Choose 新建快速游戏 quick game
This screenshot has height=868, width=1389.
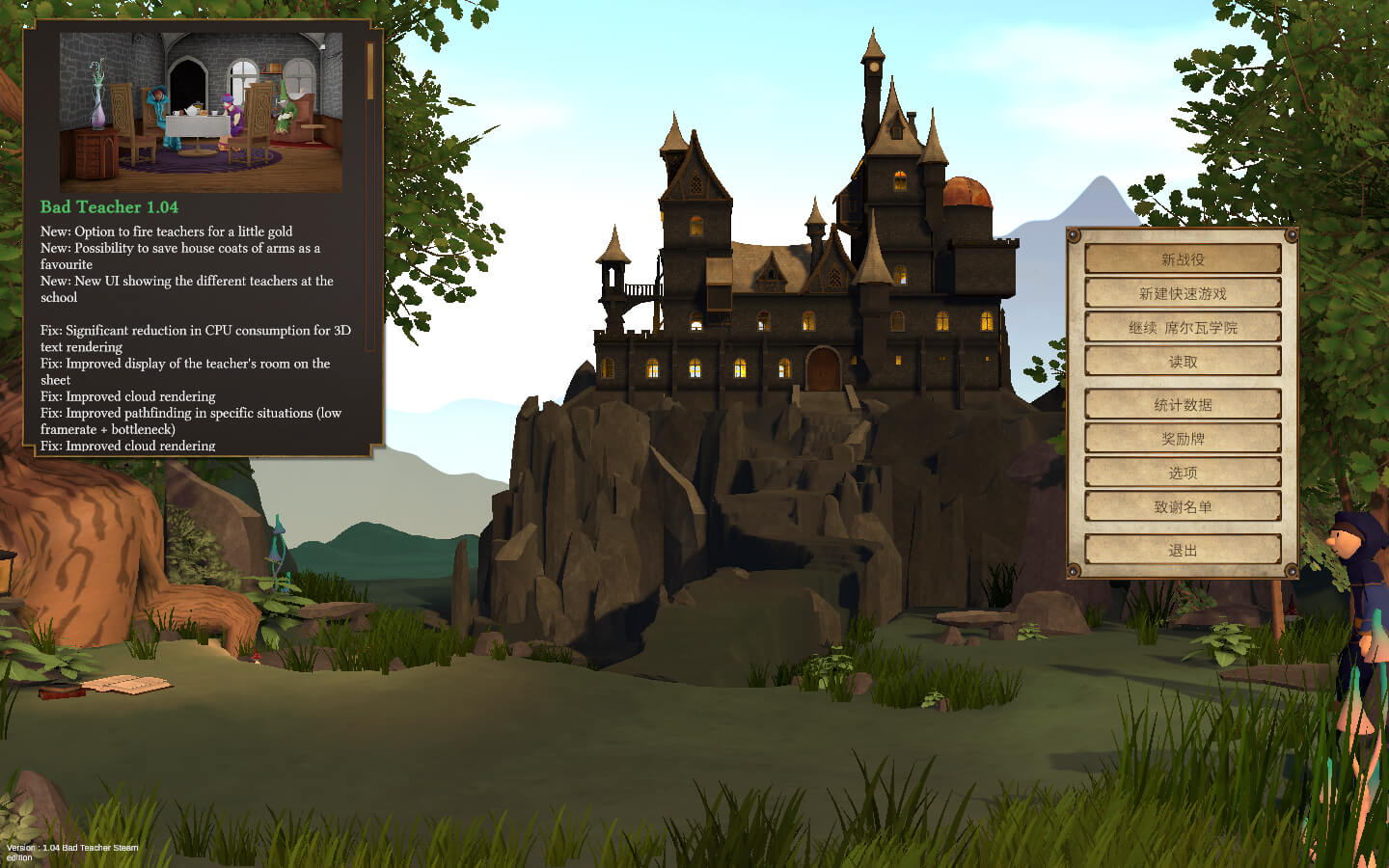(x=1183, y=293)
